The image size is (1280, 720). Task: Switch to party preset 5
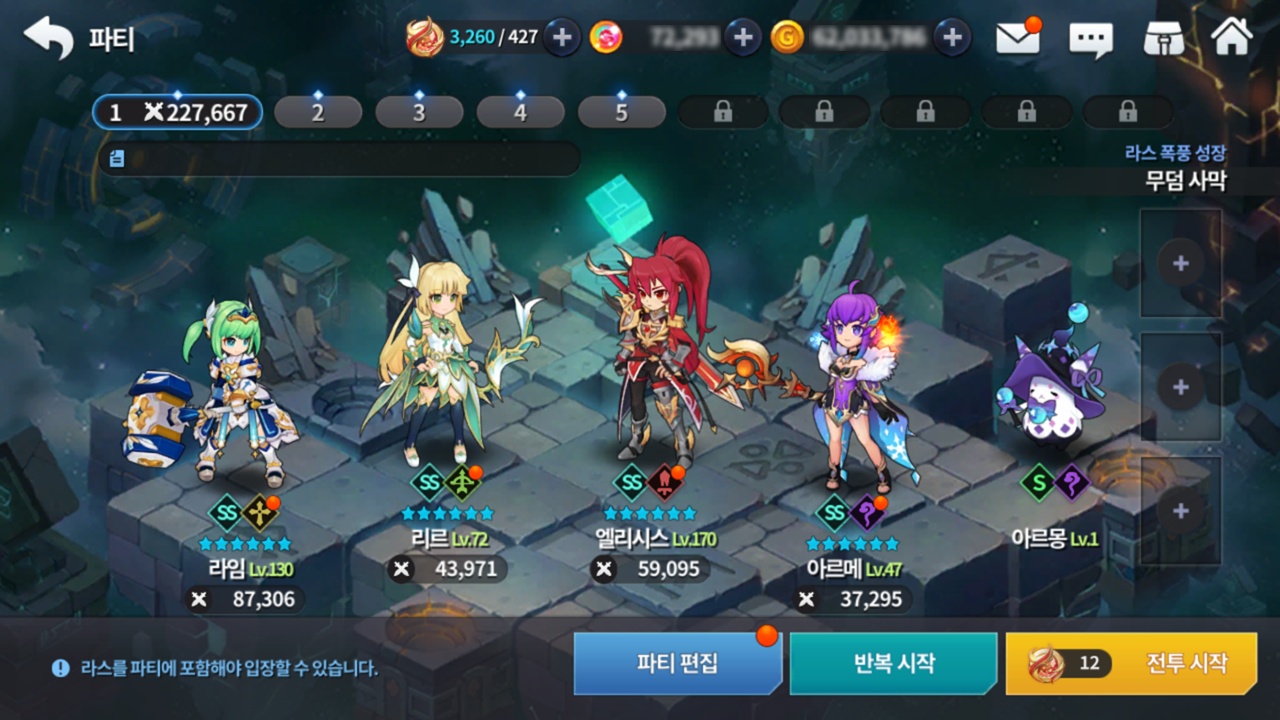[621, 112]
